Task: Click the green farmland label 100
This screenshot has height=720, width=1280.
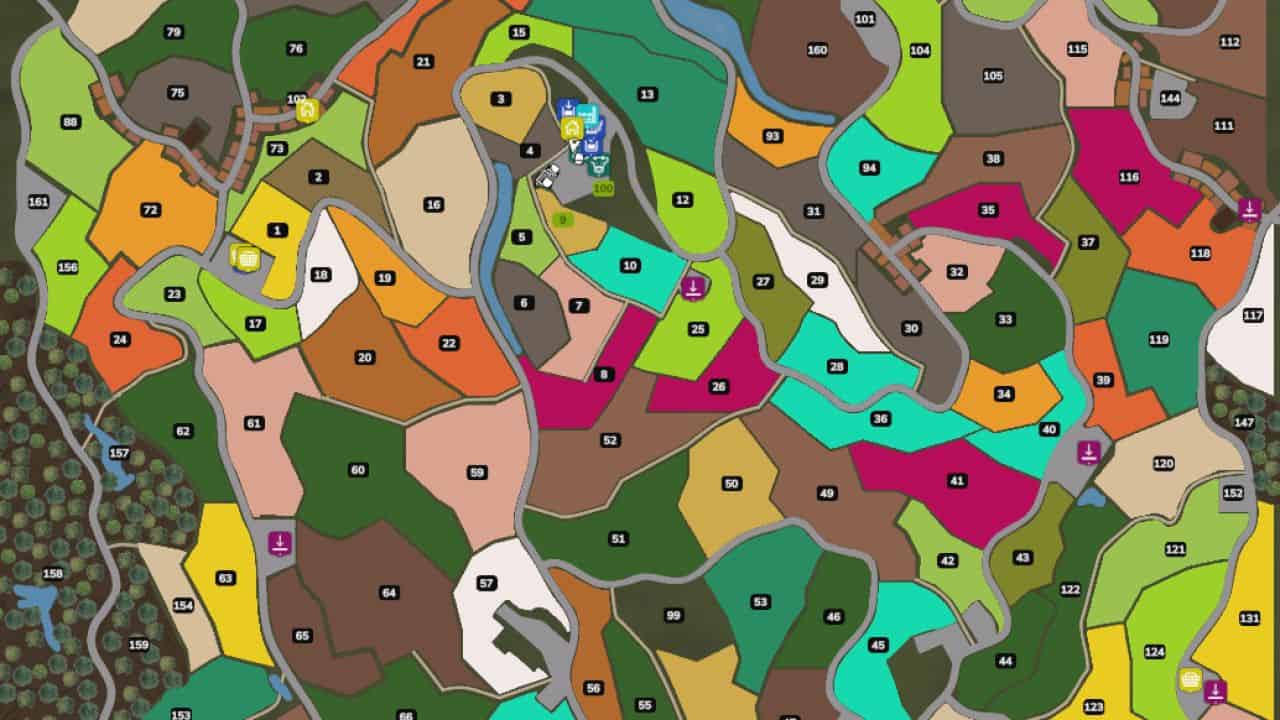Action: [604, 188]
